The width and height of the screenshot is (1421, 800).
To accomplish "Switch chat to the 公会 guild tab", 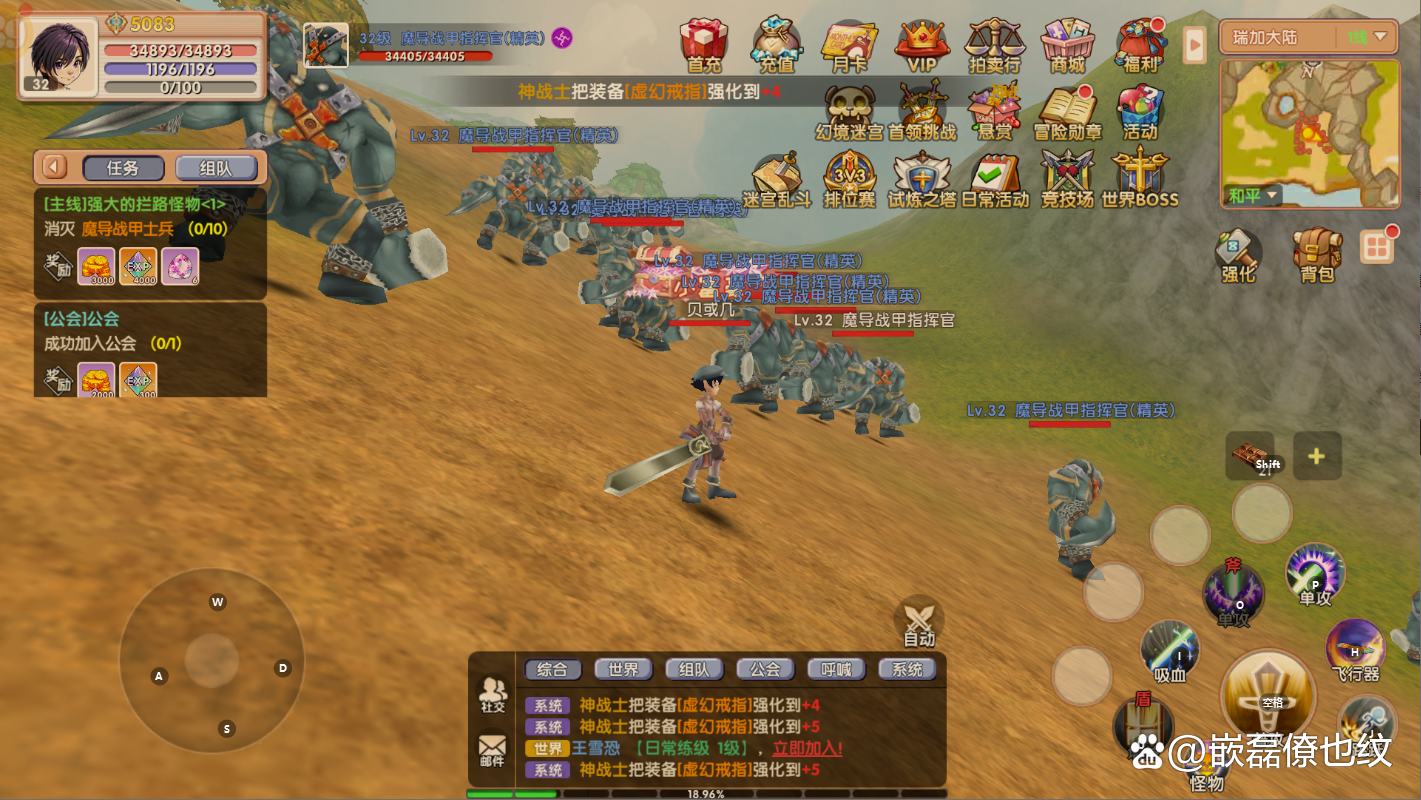I will pos(765,669).
